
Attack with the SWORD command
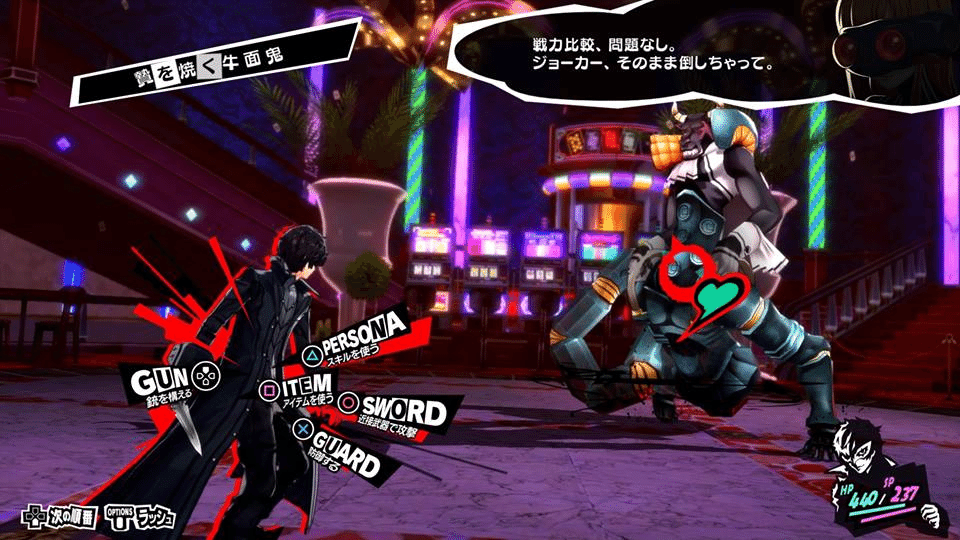coord(401,411)
